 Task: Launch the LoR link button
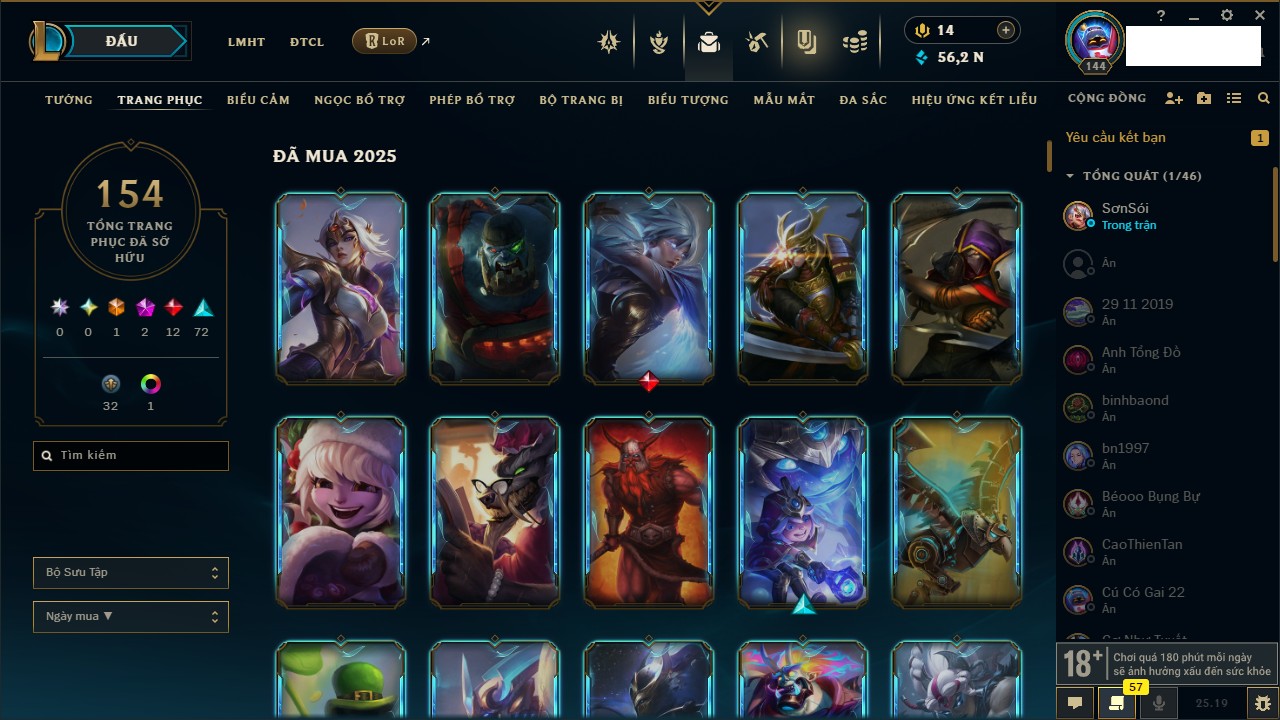pyautogui.click(x=385, y=41)
